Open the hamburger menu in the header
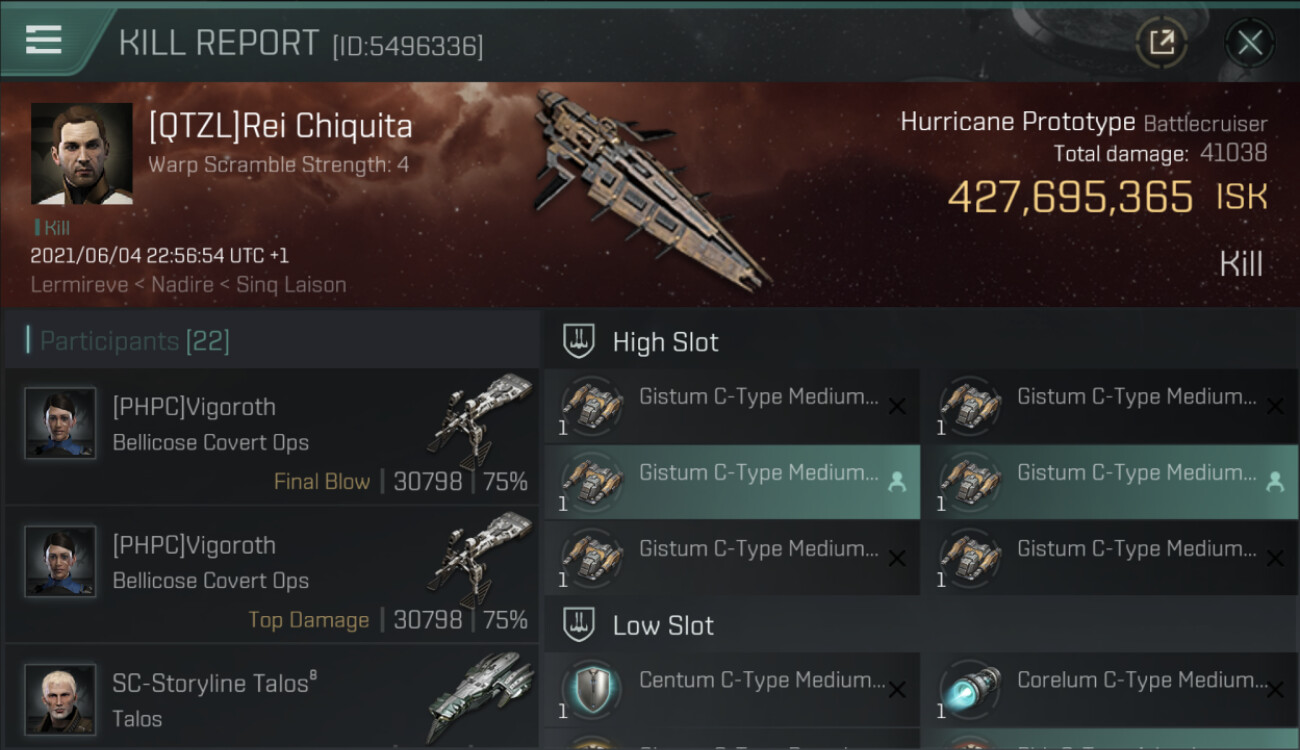Screen dimensions: 1300x750 click(x=43, y=40)
